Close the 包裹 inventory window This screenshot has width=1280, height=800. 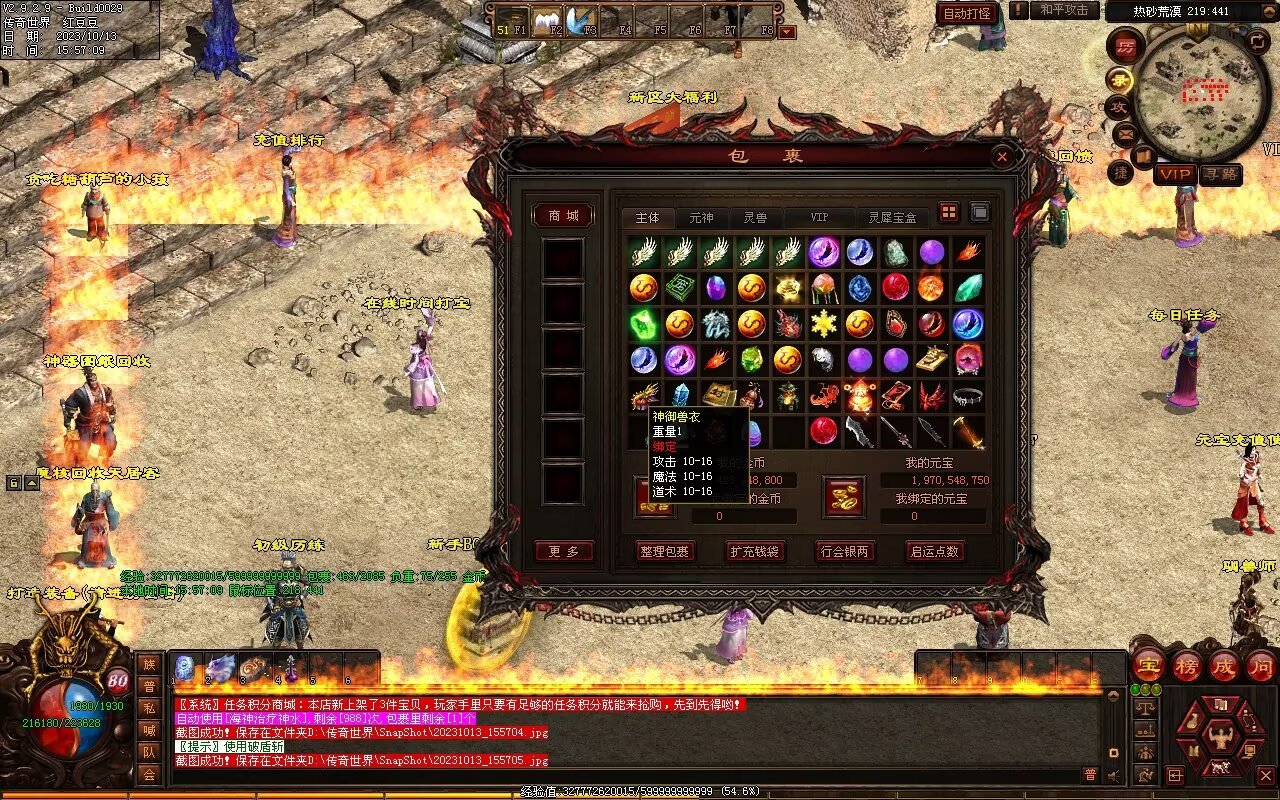coord(1002,157)
